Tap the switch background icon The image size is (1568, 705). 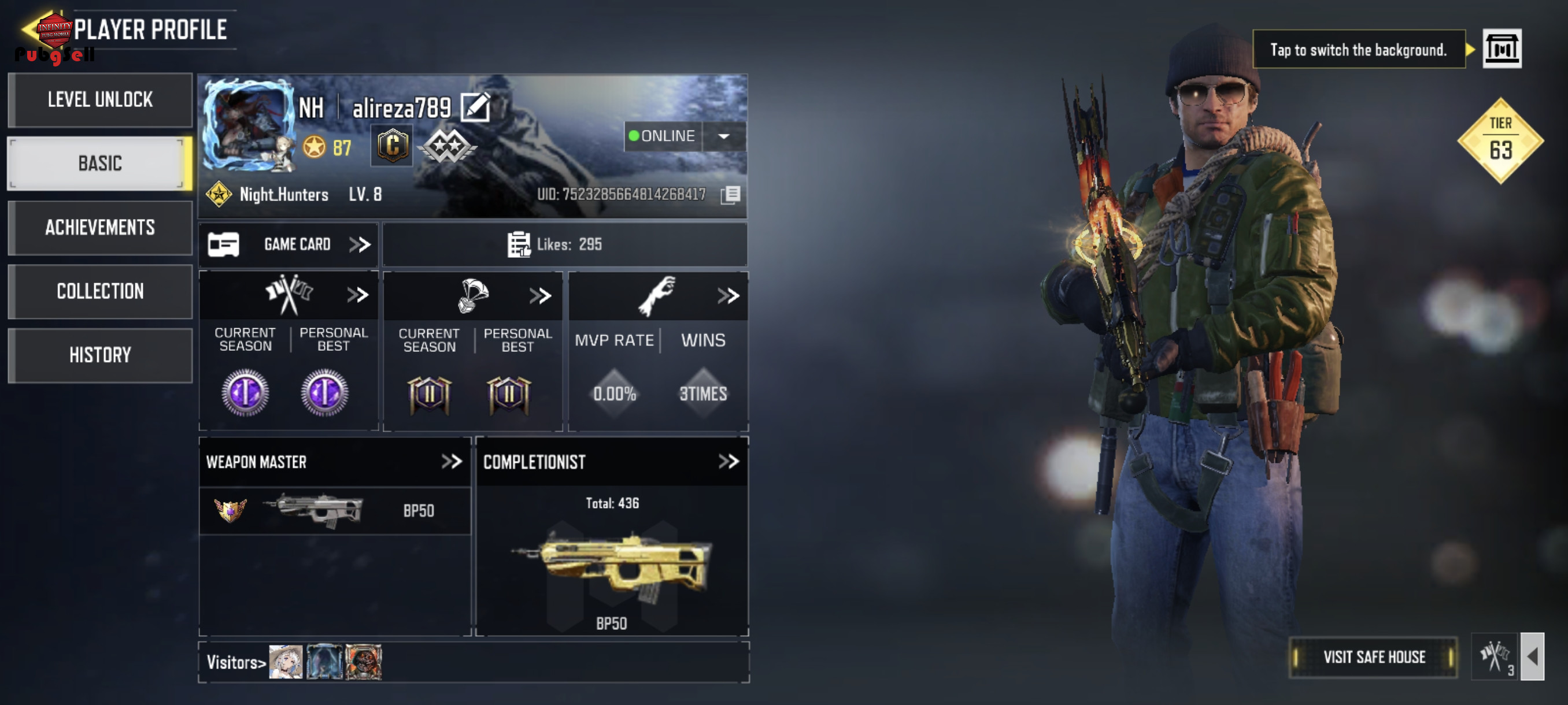click(x=1501, y=49)
